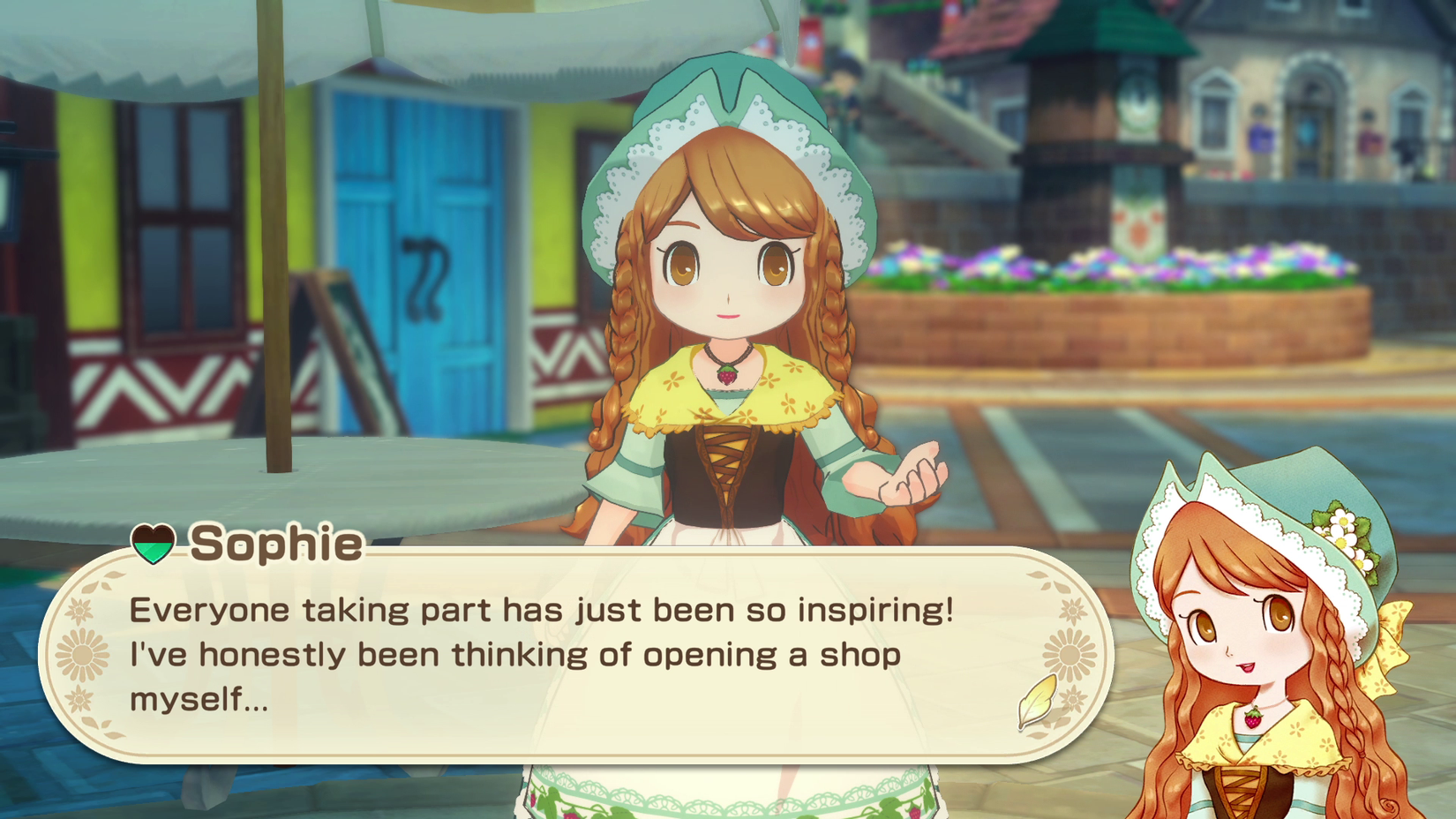Screen dimensions: 1456x819
Task: Click Sophie's dialogue text box
Action: (574, 655)
